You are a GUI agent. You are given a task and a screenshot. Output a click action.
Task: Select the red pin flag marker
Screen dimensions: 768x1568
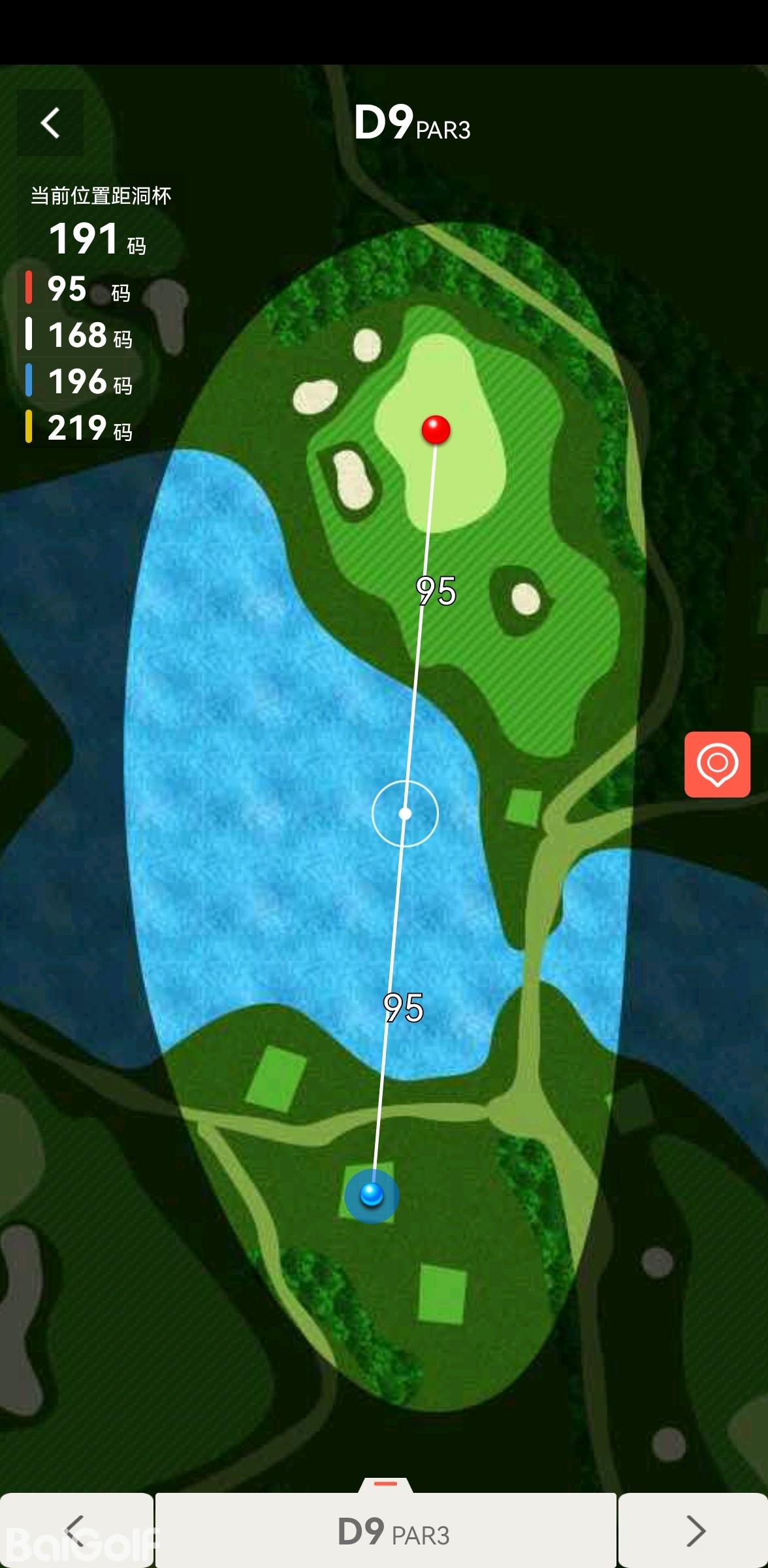coord(436,430)
